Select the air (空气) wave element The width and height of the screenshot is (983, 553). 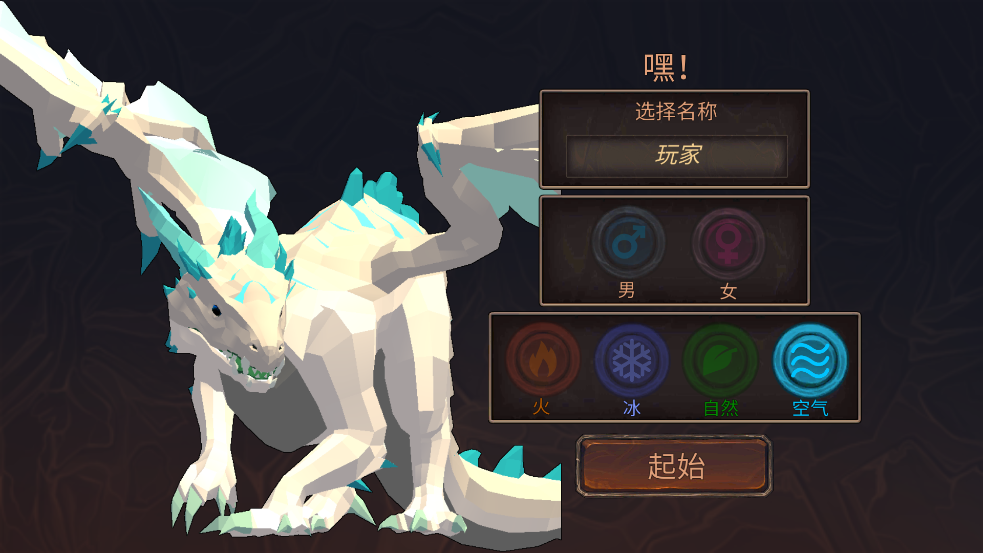(x=810, y=360)
